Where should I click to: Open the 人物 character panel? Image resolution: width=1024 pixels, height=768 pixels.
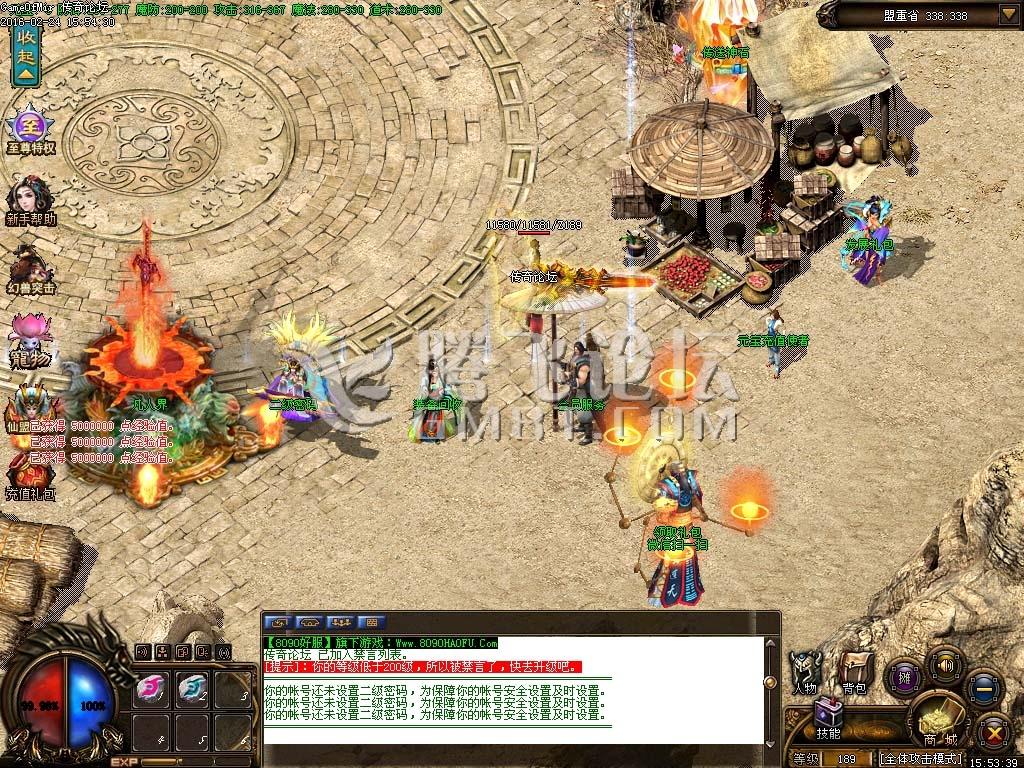[x=806, y=669]
